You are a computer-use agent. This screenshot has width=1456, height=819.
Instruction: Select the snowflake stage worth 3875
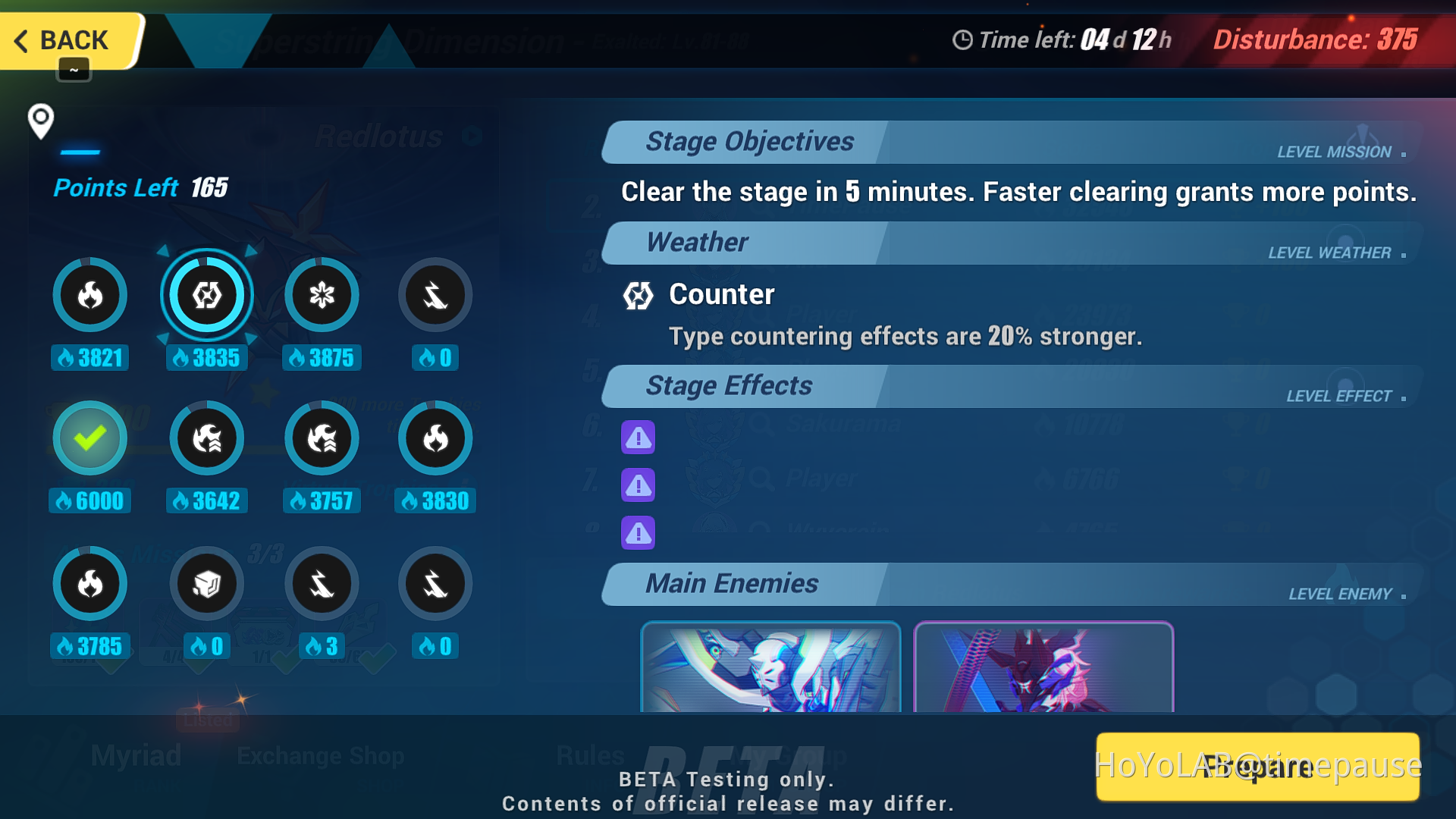coord(322,295)
